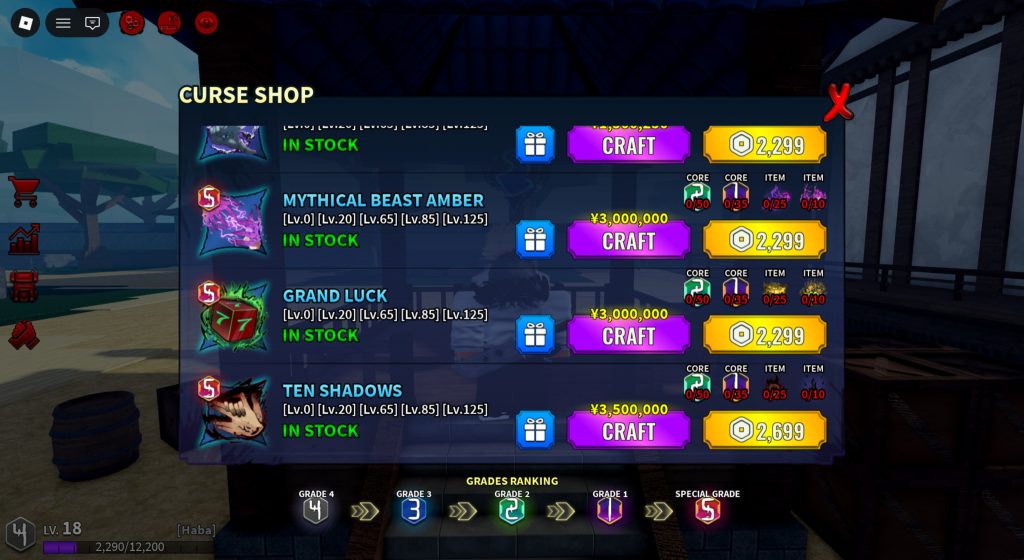Close the Curse Shop window

click(x=838, y=102)
